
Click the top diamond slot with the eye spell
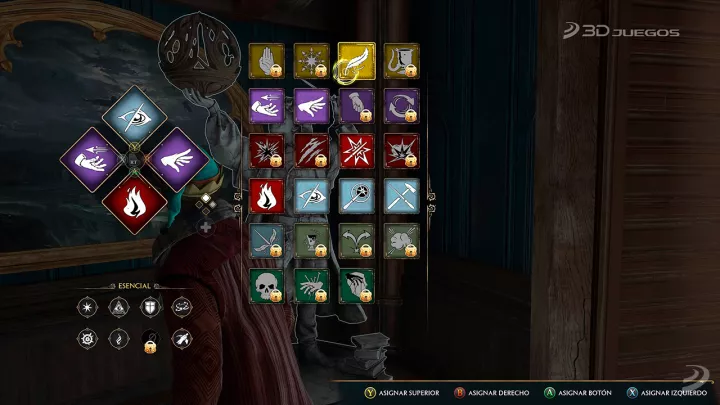point(135,117)
